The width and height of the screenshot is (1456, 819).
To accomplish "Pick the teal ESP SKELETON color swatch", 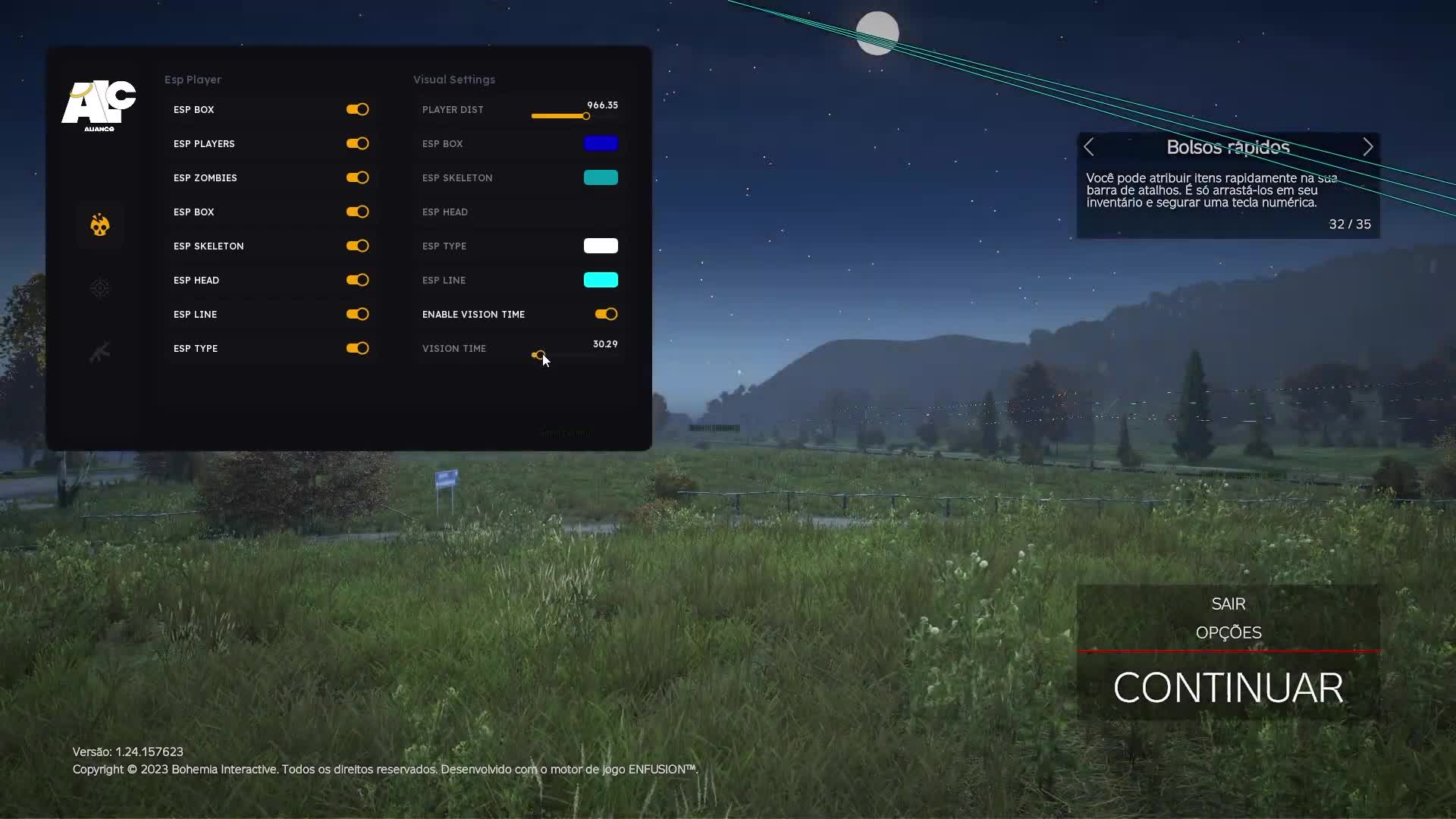I will 601,177.
